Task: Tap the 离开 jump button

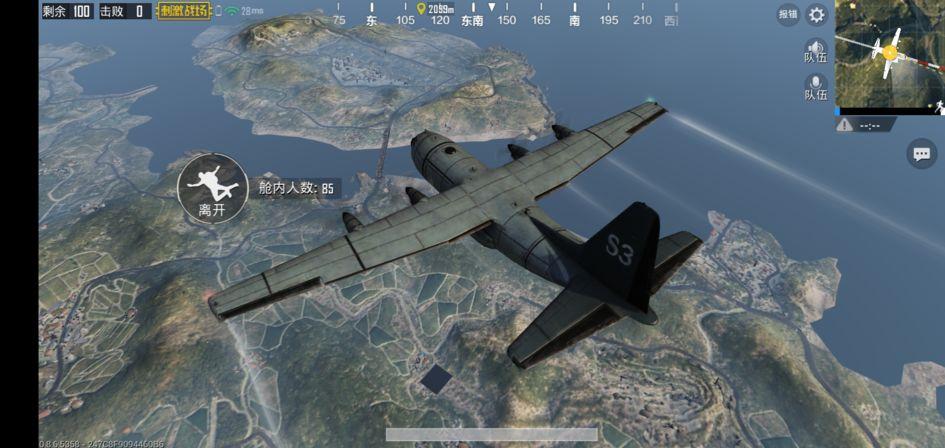Action: pos(212,187)
